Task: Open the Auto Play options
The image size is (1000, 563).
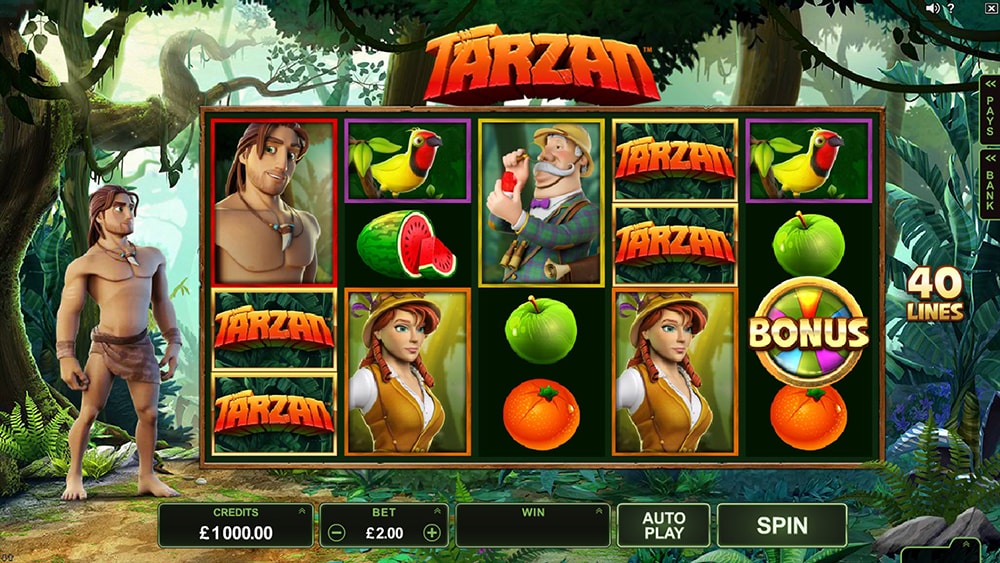Action: coord(663,525)
